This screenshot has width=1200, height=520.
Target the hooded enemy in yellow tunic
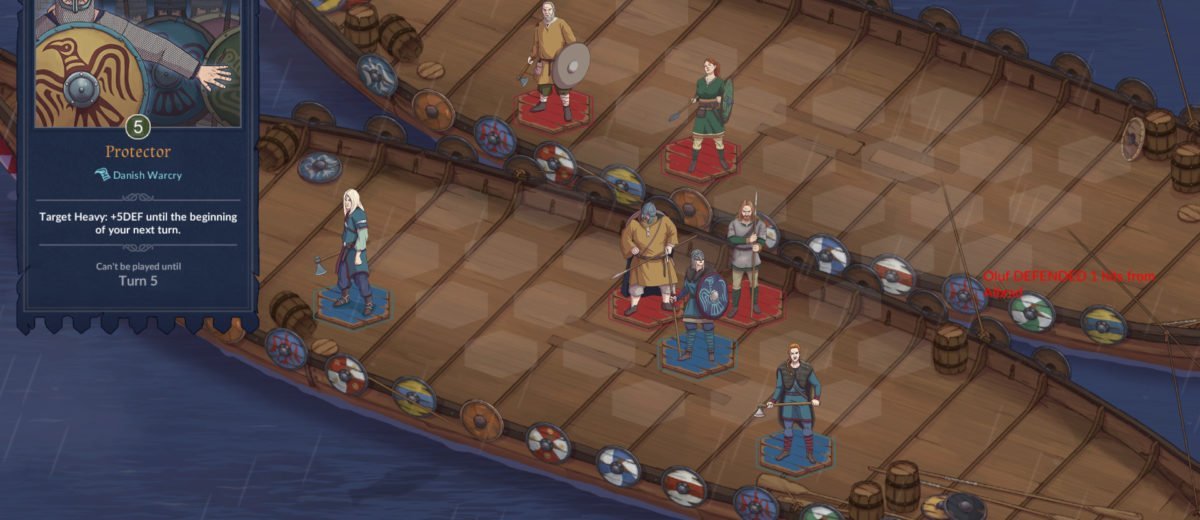pyautogui.click(x=648, y=255)
